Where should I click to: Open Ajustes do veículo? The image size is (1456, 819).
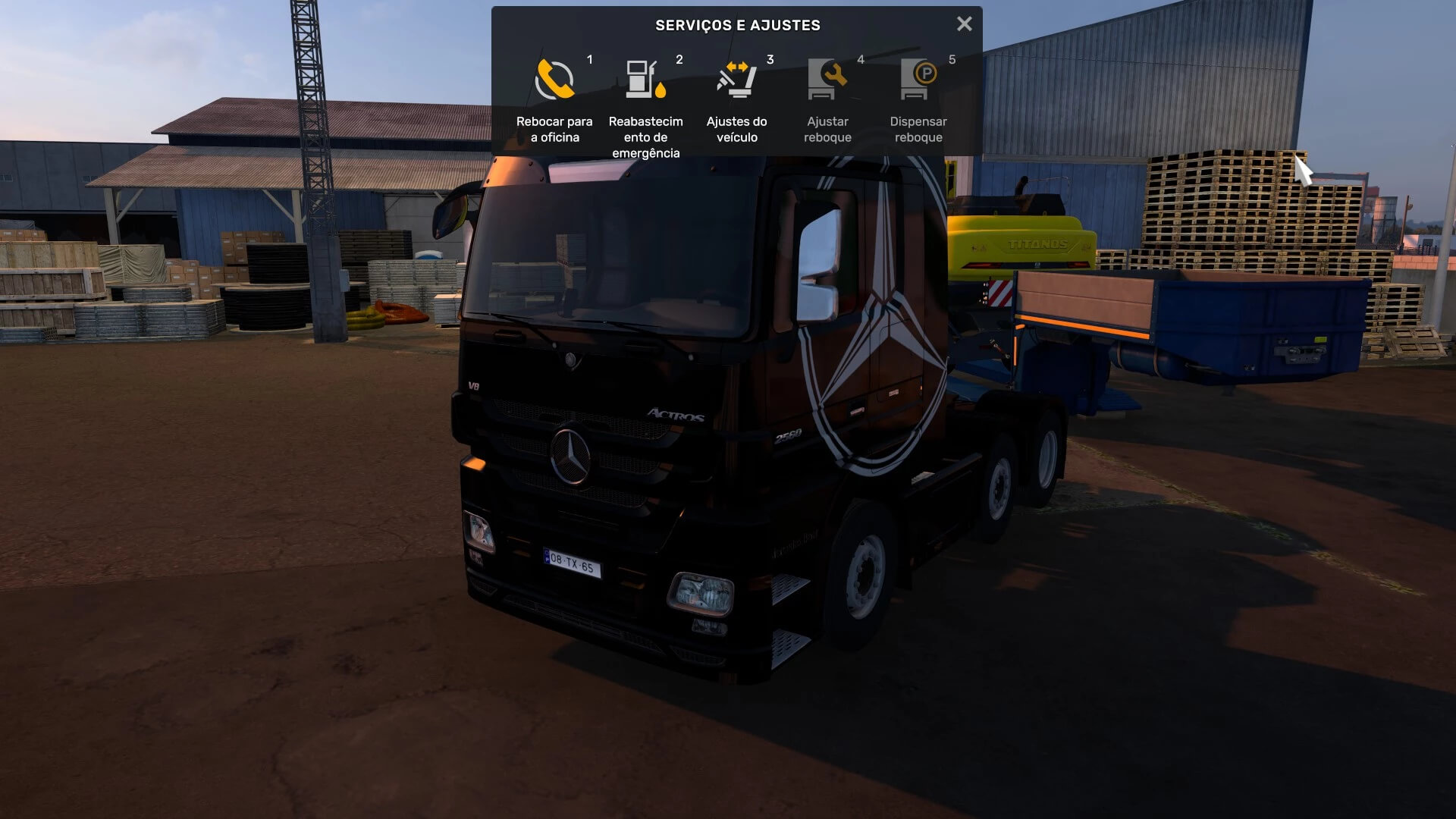(x=736, y=99)
